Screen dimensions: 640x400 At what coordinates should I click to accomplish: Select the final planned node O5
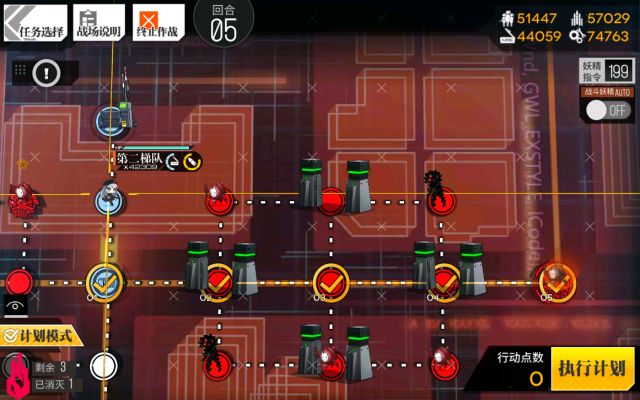click(556, 279)
